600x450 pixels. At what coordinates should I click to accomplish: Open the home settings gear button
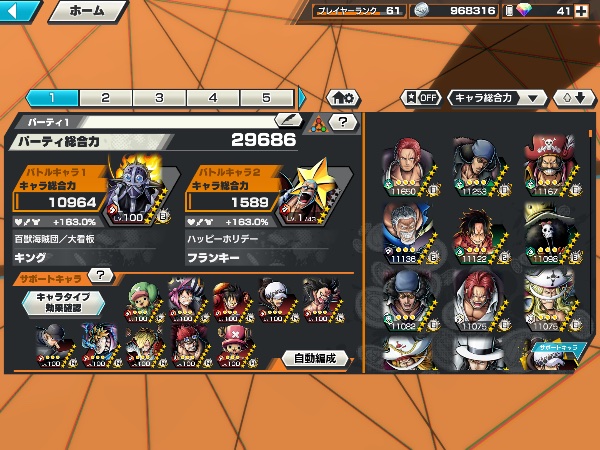point(340,98)
